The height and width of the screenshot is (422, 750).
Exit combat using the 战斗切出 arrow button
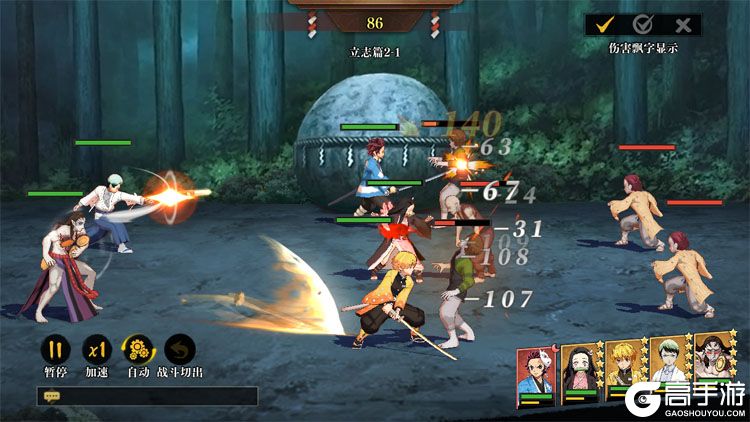tap(180, 350)
